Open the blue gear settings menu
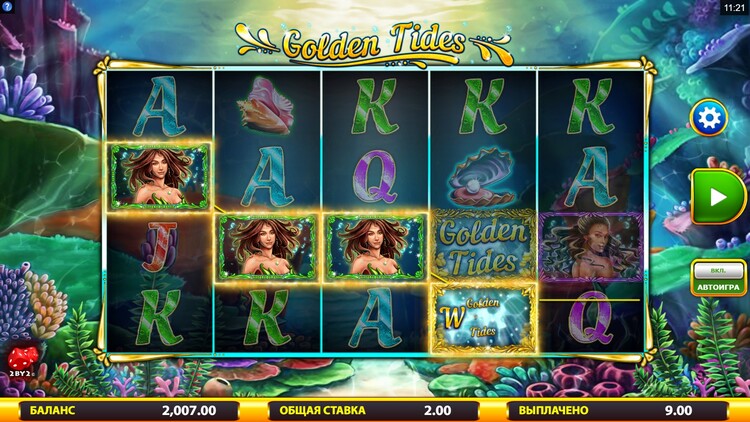 coord(709,119)
